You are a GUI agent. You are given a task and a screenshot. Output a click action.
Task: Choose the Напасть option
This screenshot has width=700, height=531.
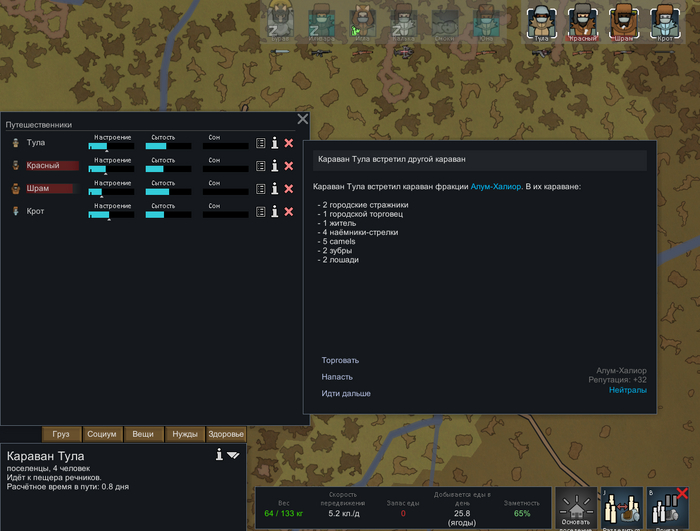pyautogui.click(x=337, y=377)
